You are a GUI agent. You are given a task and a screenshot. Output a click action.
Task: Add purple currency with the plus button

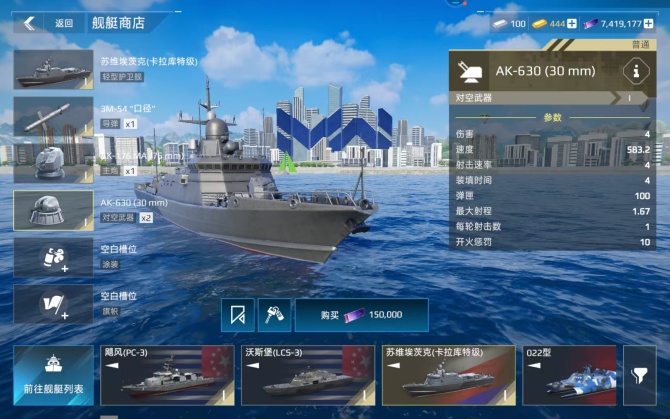649,23
